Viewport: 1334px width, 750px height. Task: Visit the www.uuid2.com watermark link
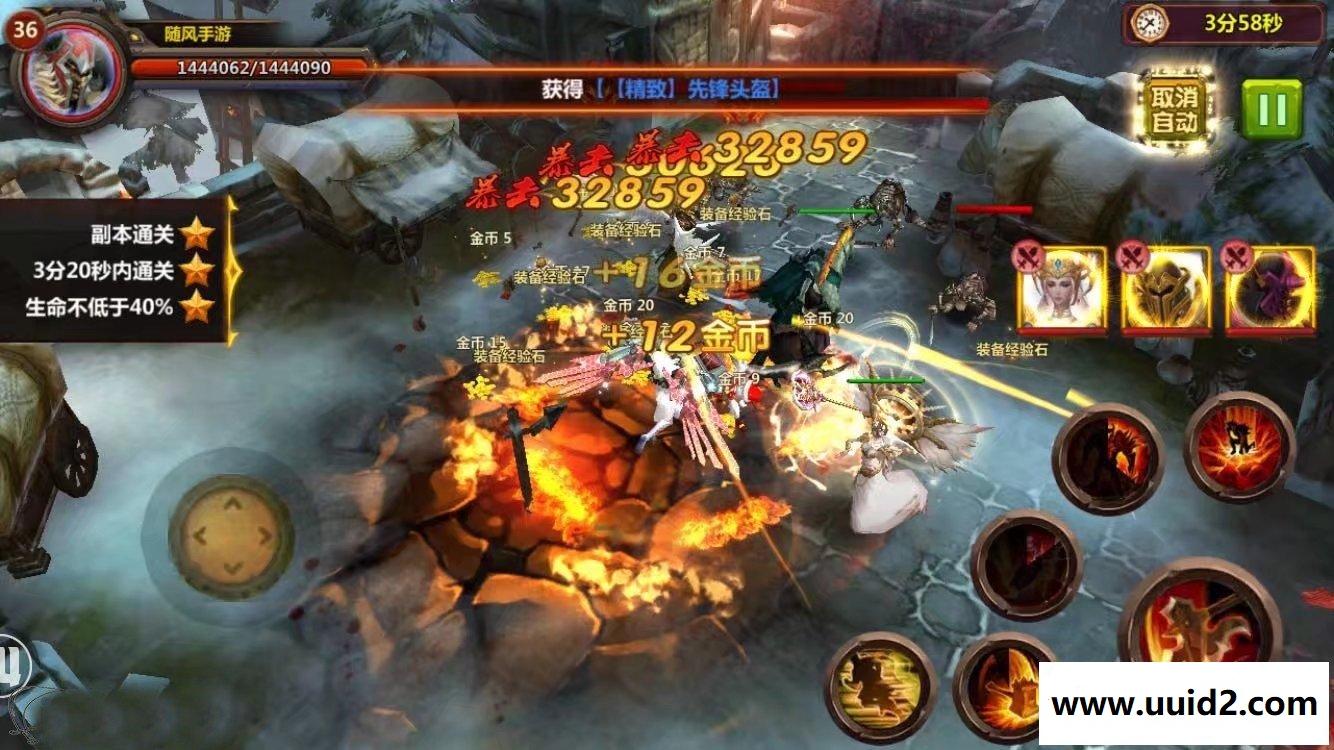[x=1184, y=704]
